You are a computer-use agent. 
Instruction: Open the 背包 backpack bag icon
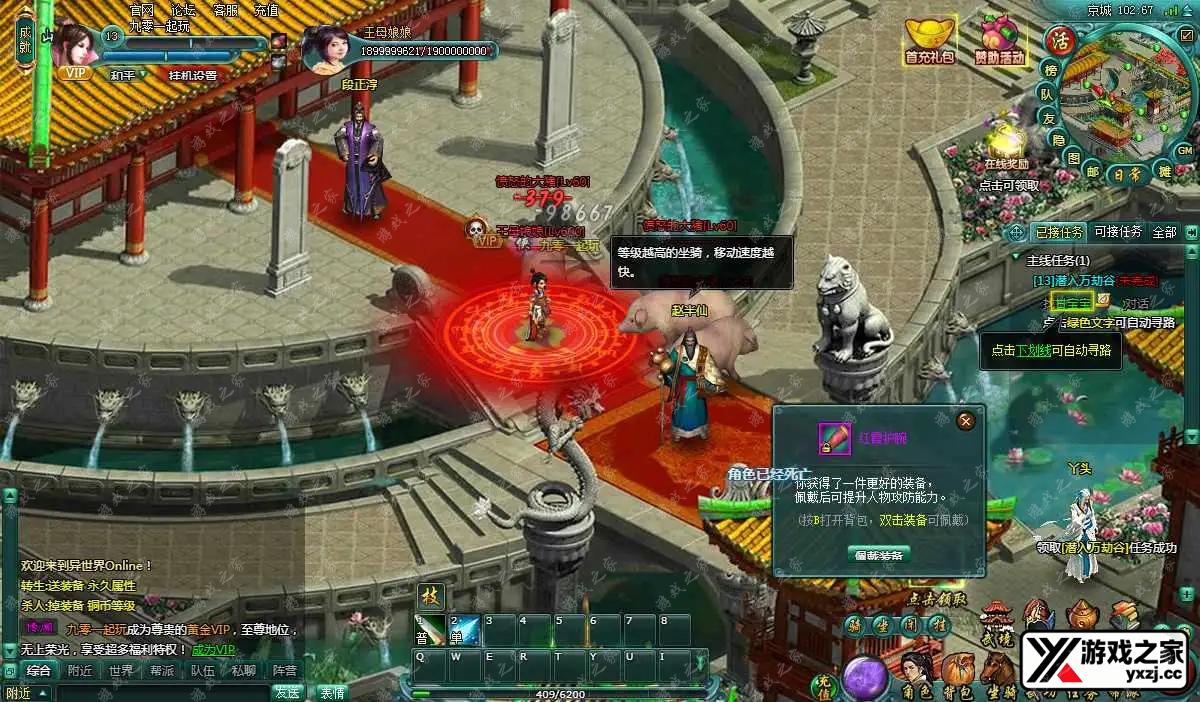coord(959,670)
